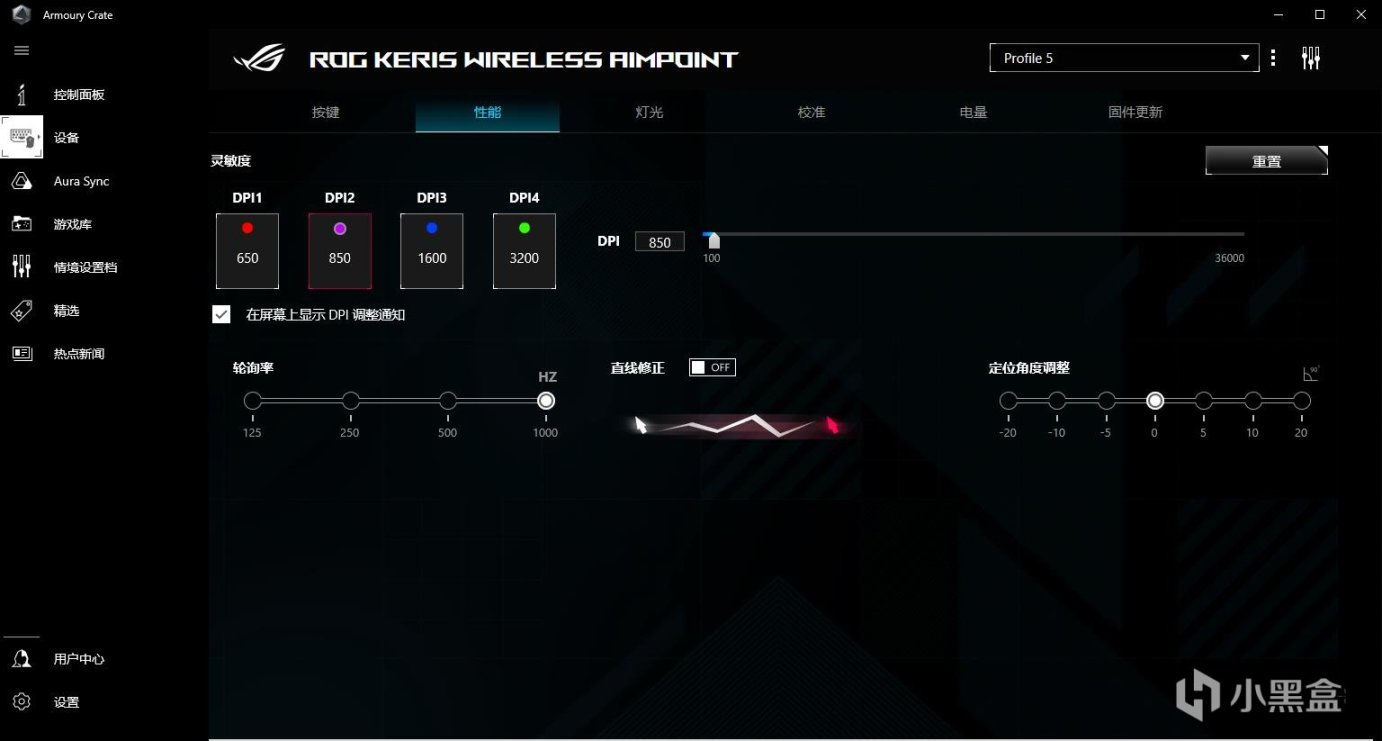Screen dimensions: 1382x741
Task: Uncheck 在屏幕上显示 DPI 调整通知
Action: (221, 314)
